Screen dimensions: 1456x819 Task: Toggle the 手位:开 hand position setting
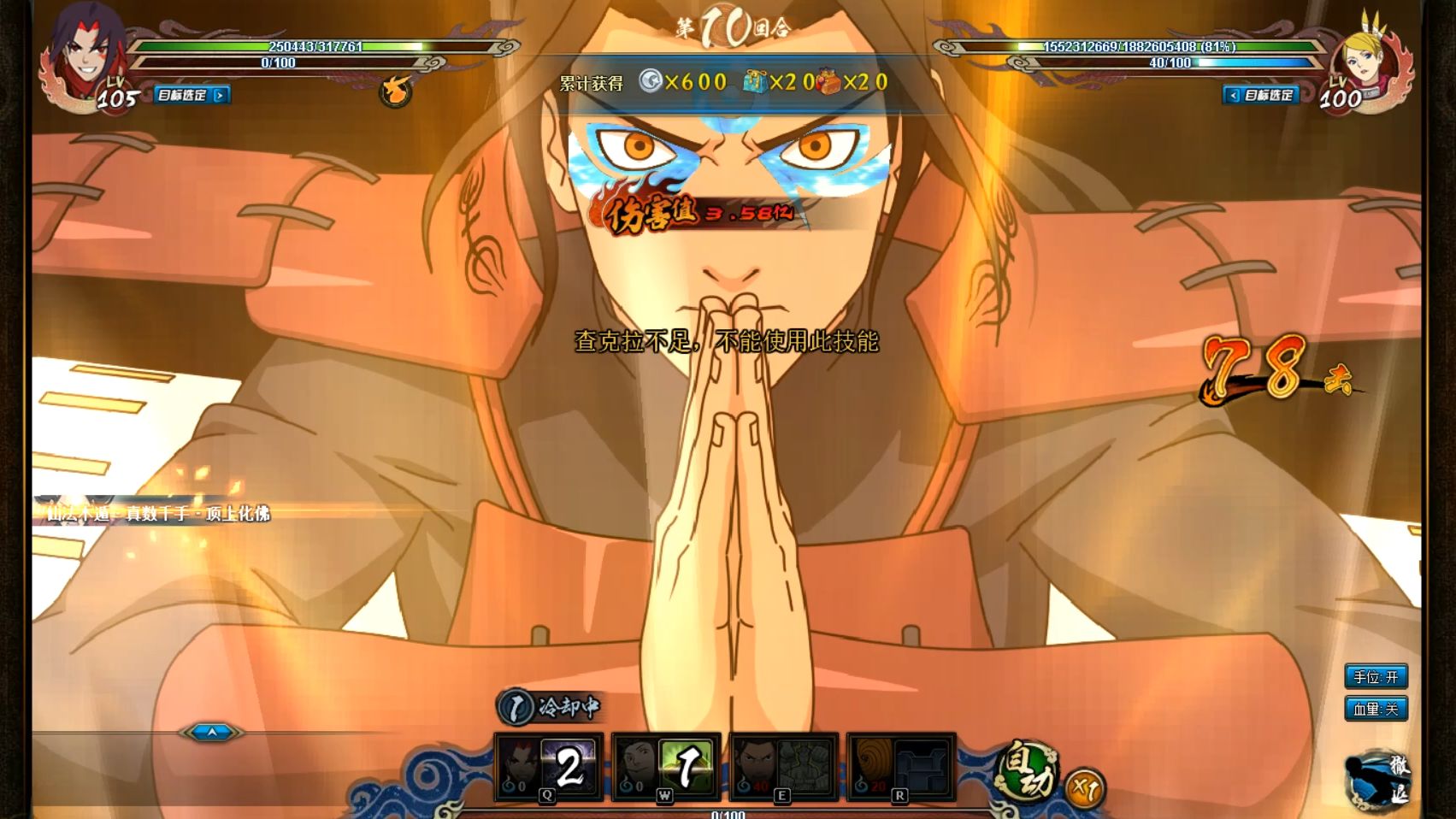[x=1375, y=677]
